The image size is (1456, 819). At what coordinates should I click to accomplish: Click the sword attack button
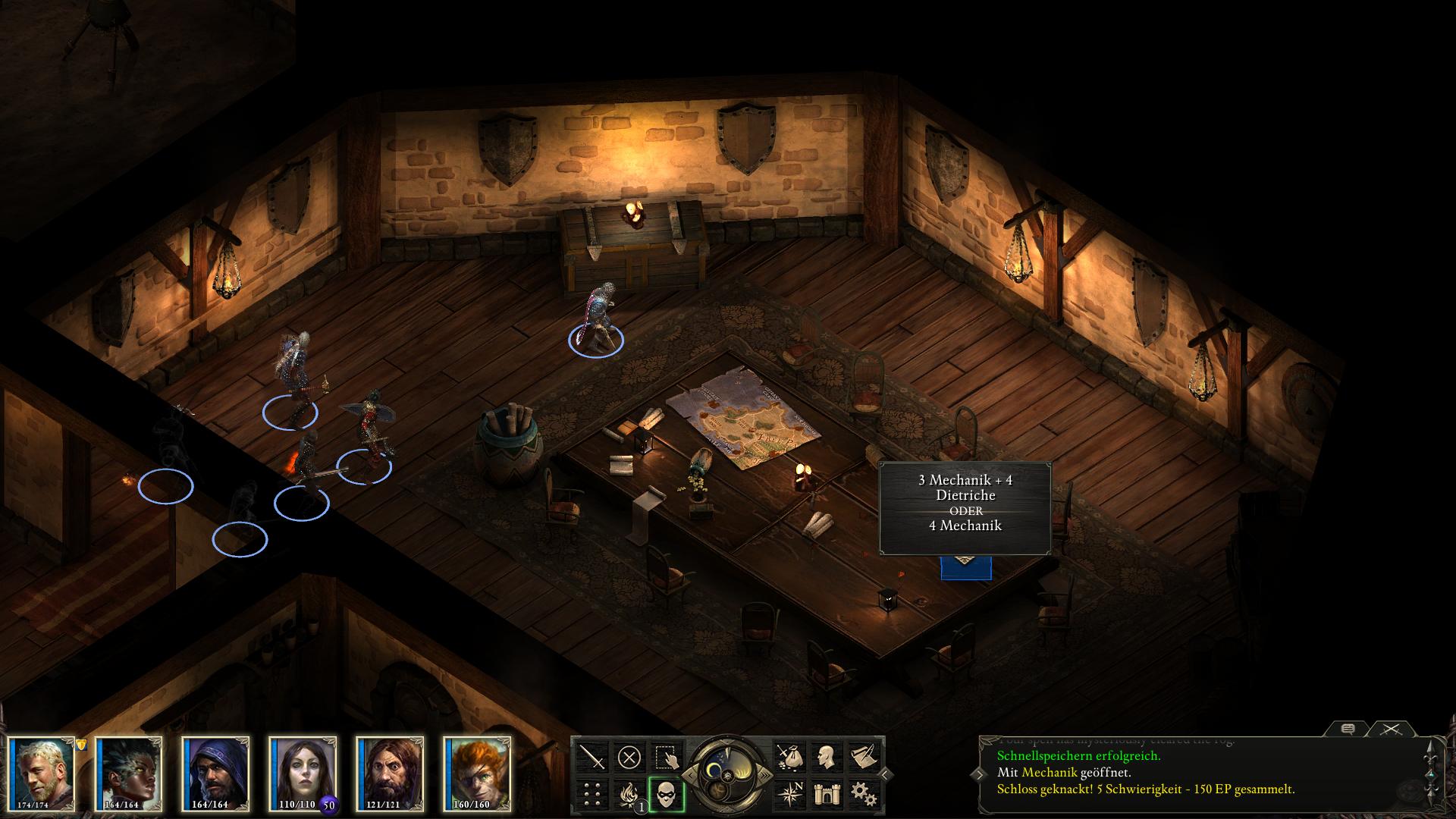(x=592, y=756)
